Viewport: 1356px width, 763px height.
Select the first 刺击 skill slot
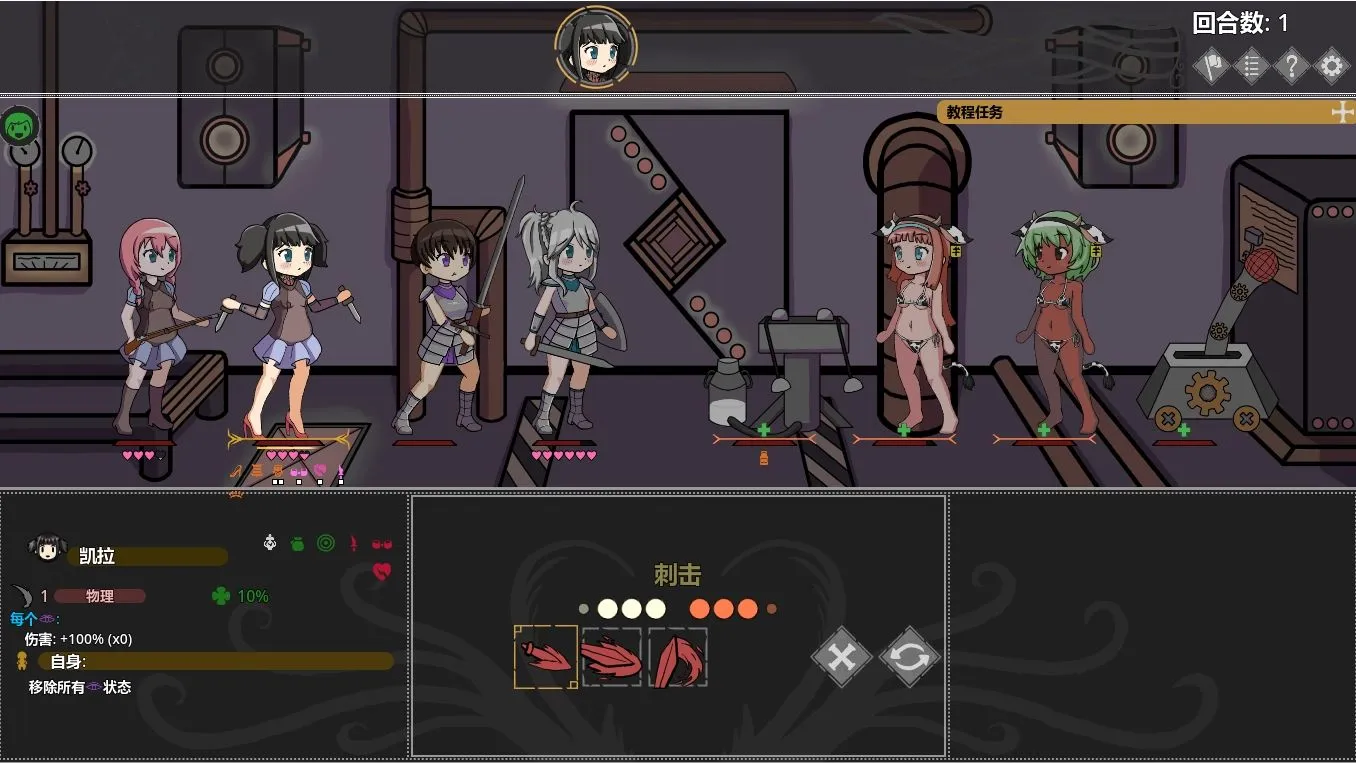[545, 657]
